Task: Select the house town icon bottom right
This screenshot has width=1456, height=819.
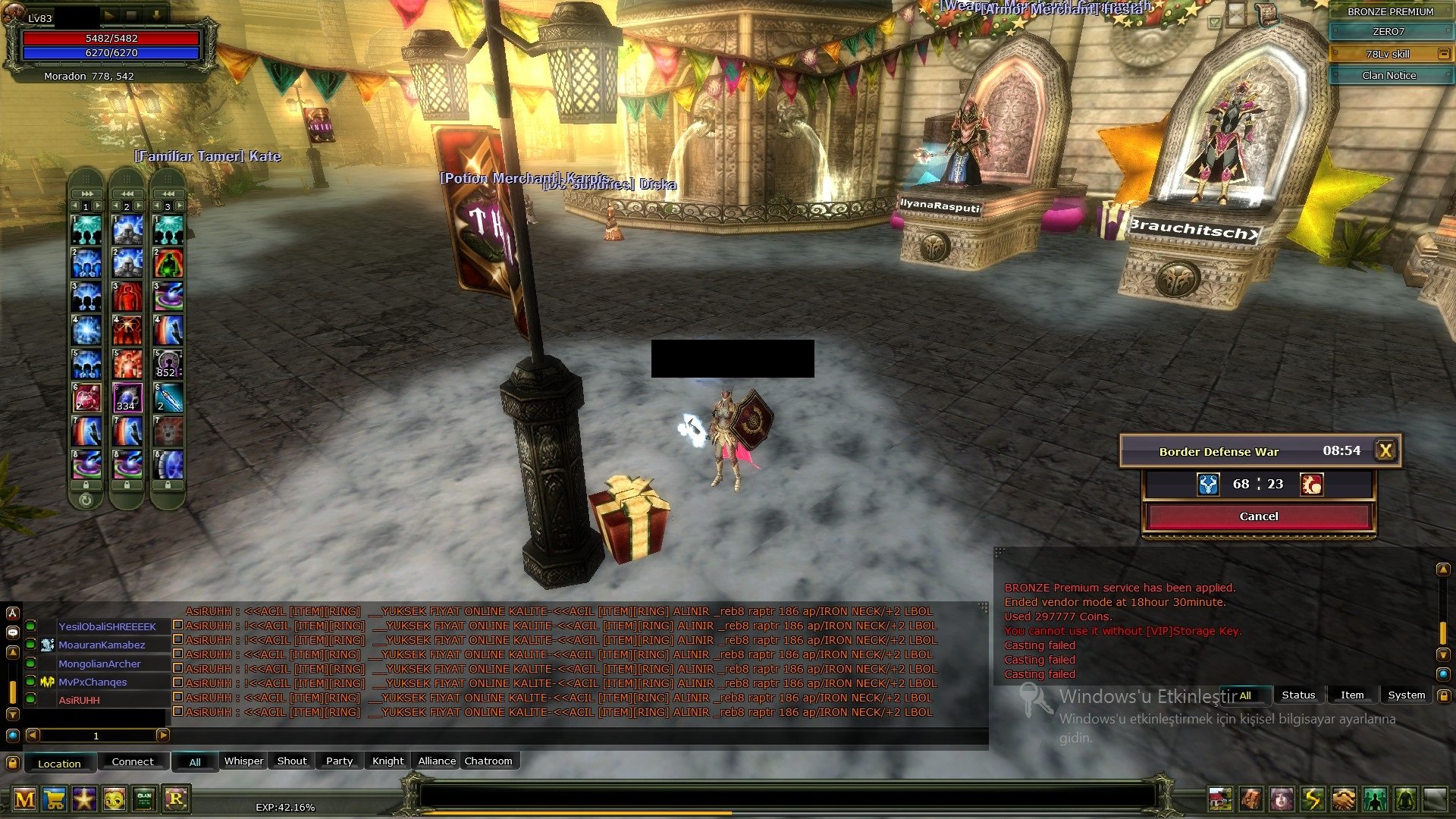Action: click(1219, 799)
